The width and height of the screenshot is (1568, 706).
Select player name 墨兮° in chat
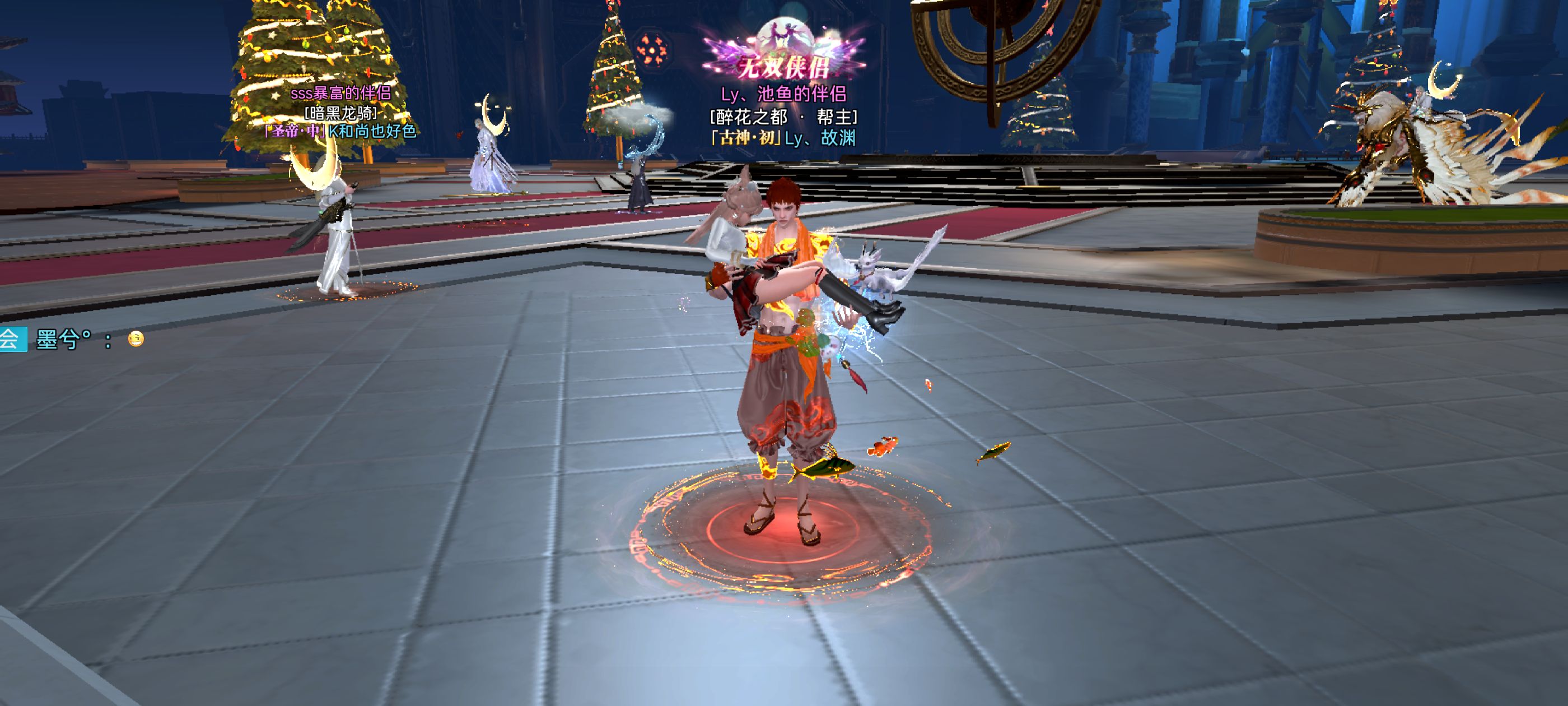pos(63,340)
